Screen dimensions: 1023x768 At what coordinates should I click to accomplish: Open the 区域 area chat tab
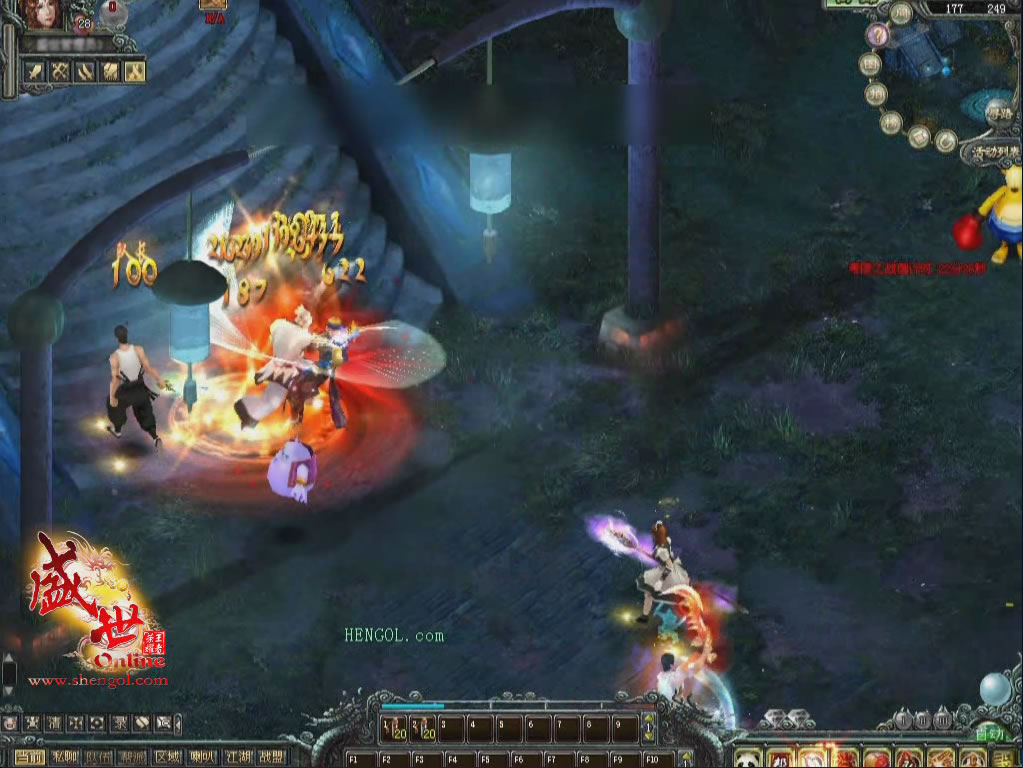[x=168, y=758]
